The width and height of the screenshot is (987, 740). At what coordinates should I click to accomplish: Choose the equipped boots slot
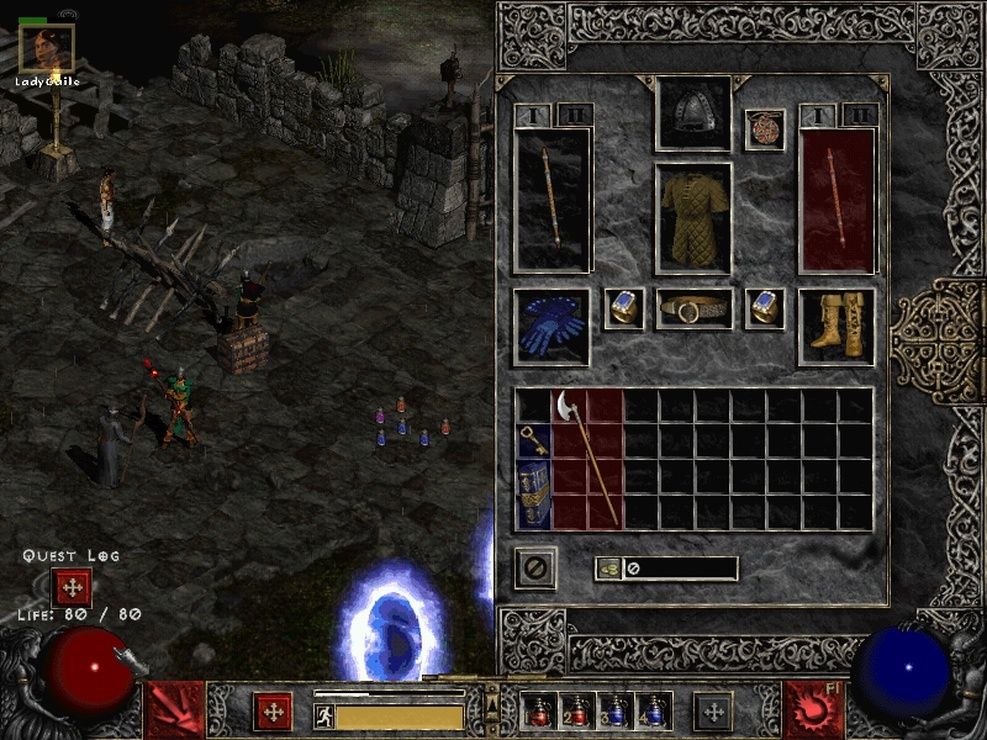pyautogui.click(x=836, y=327)
